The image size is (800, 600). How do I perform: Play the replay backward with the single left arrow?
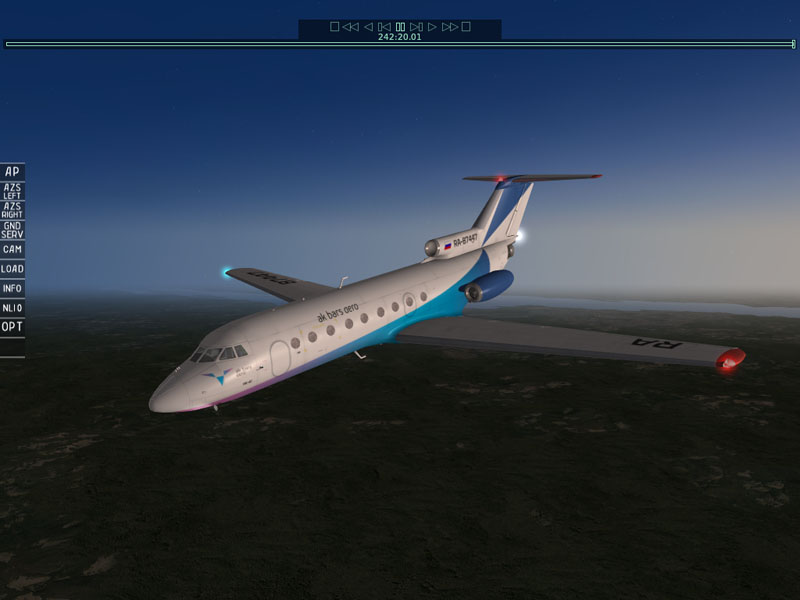tap(368, 27)
